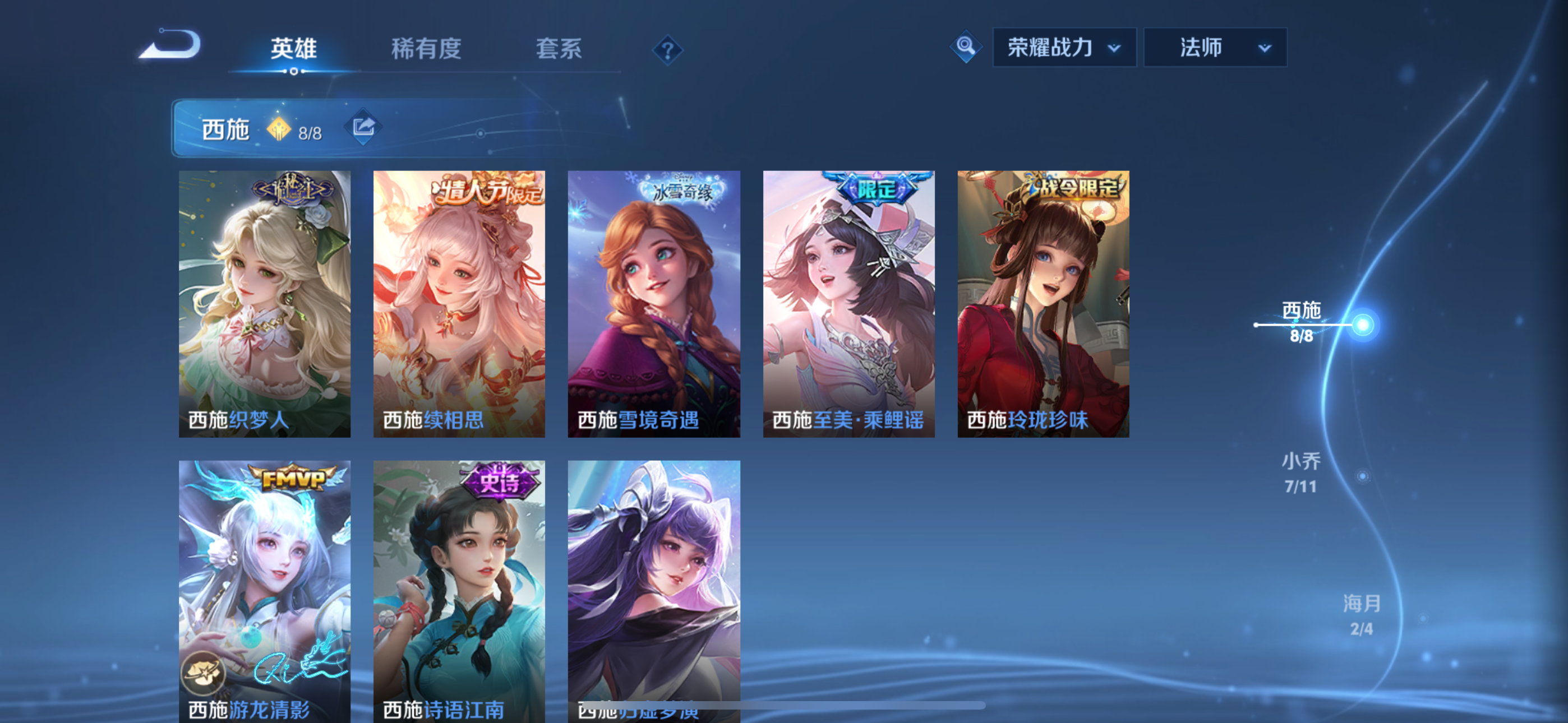The width and height of the screenshot is (1568, 723).
Task: Go back using the return arrow
Action: (x=171, y=45)
